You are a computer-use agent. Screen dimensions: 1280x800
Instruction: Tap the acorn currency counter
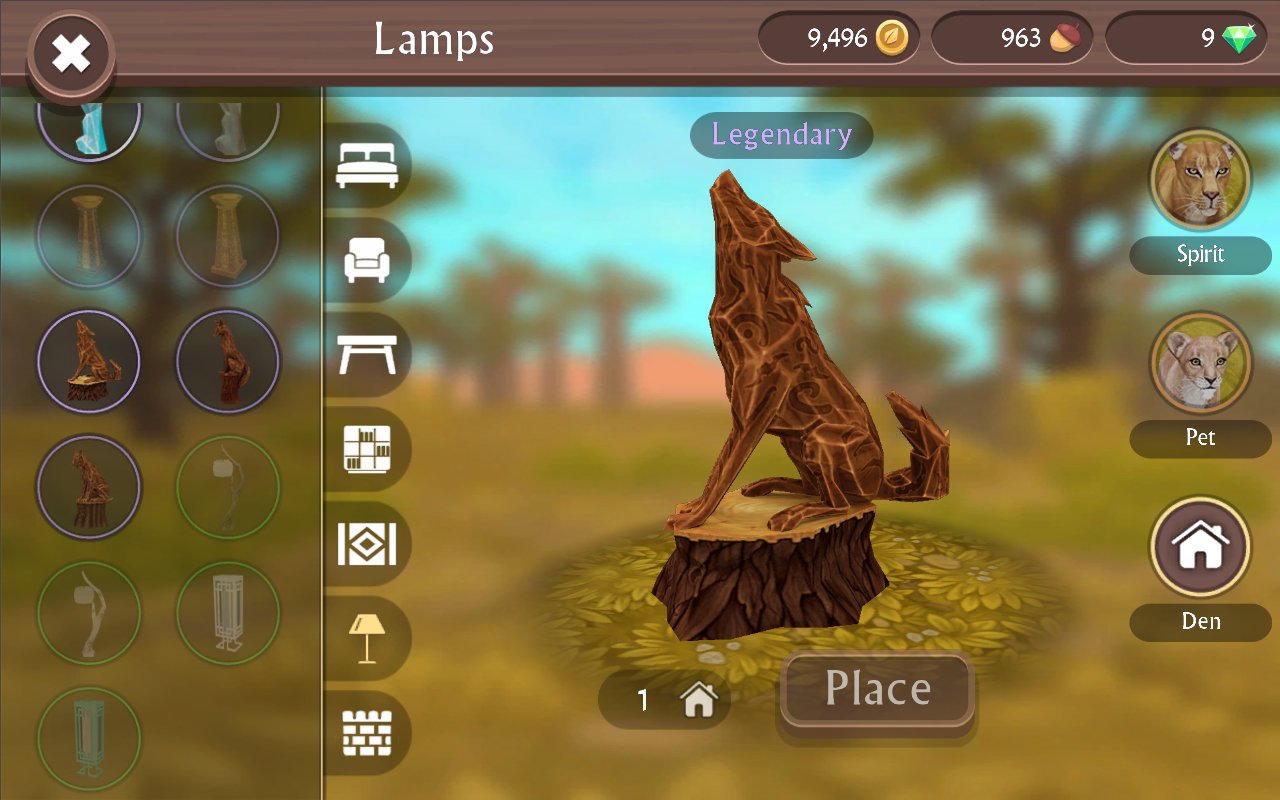tap(1011, 38)
